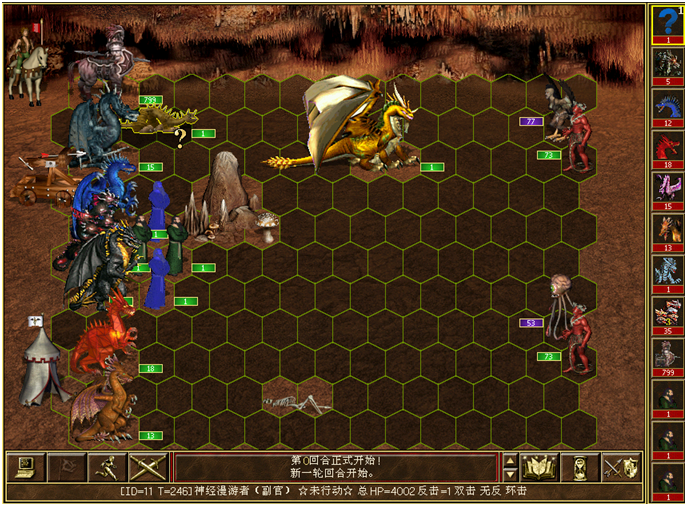
Task: Open the spellbook to cast a spell
Action: coord(541,467)
